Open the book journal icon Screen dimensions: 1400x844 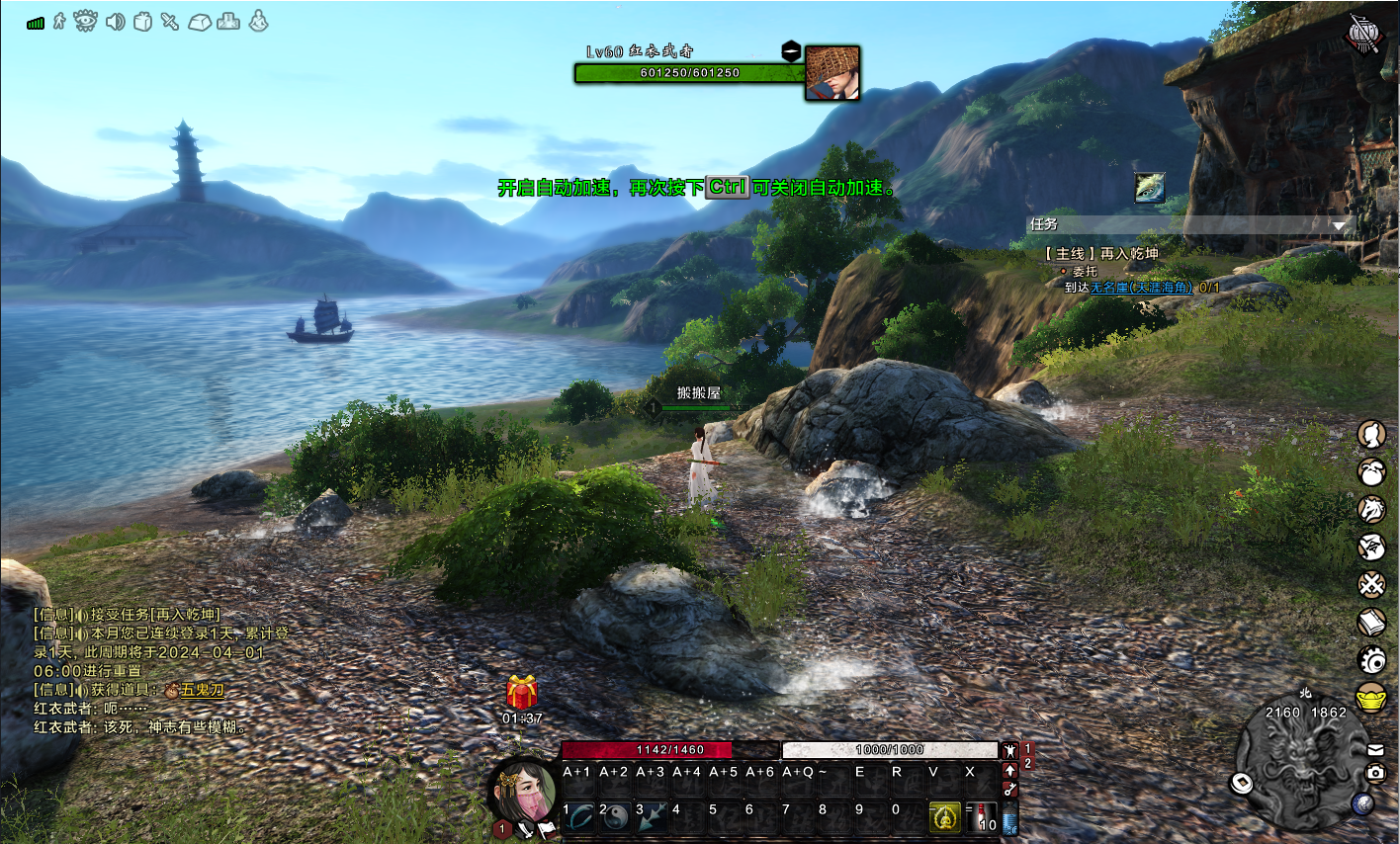[x=1371, y=622]
